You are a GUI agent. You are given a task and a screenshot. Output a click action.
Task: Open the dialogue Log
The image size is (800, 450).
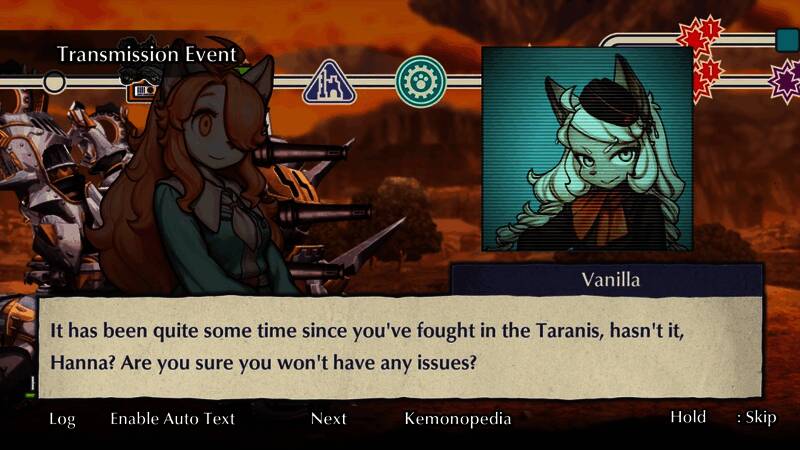click(x=62, y=418)
